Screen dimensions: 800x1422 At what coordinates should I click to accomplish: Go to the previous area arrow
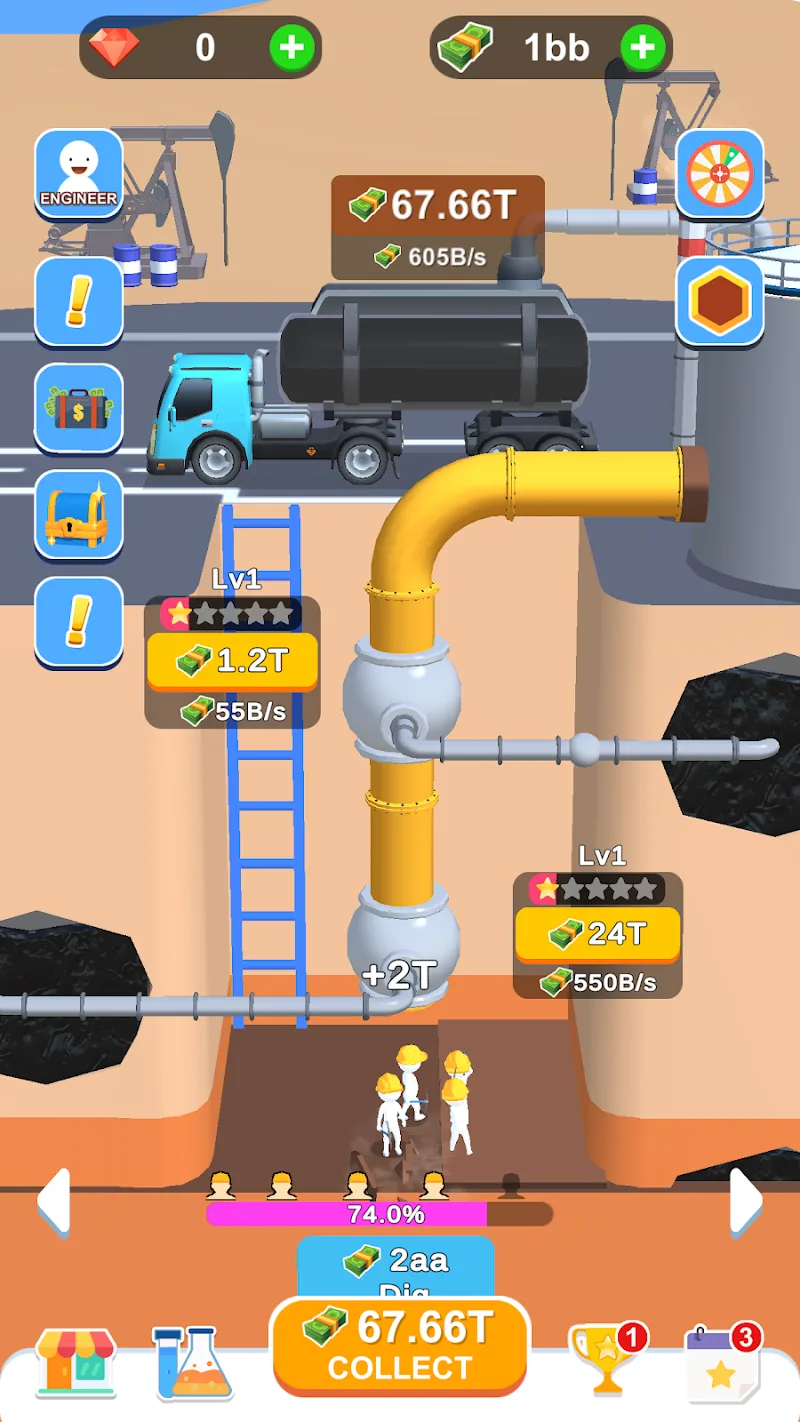(53, 1201)
